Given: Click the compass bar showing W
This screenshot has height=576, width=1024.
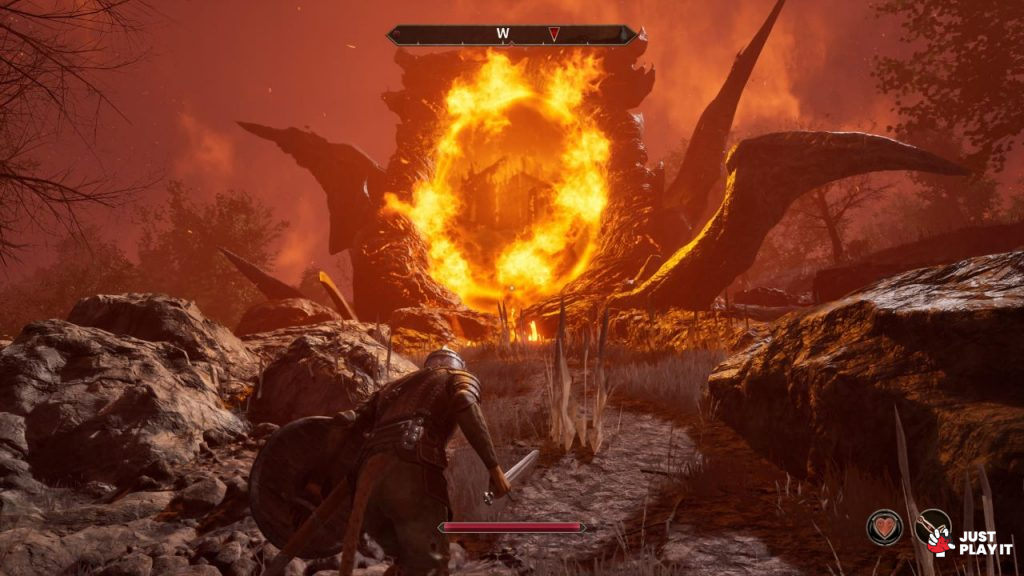Looking at the screenshot, I should 512,34.
